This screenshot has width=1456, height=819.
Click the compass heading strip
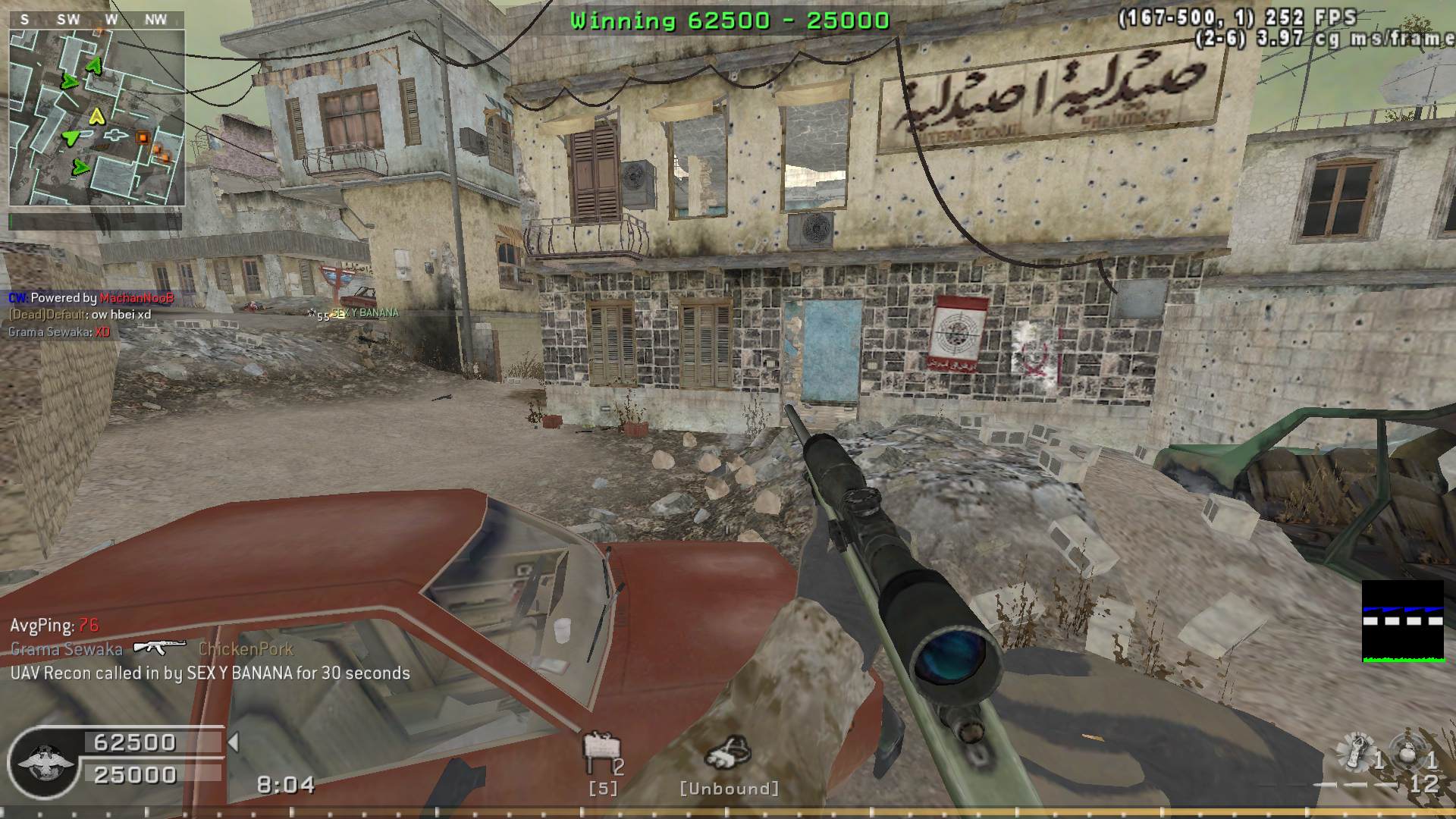[x=96, y=20]
